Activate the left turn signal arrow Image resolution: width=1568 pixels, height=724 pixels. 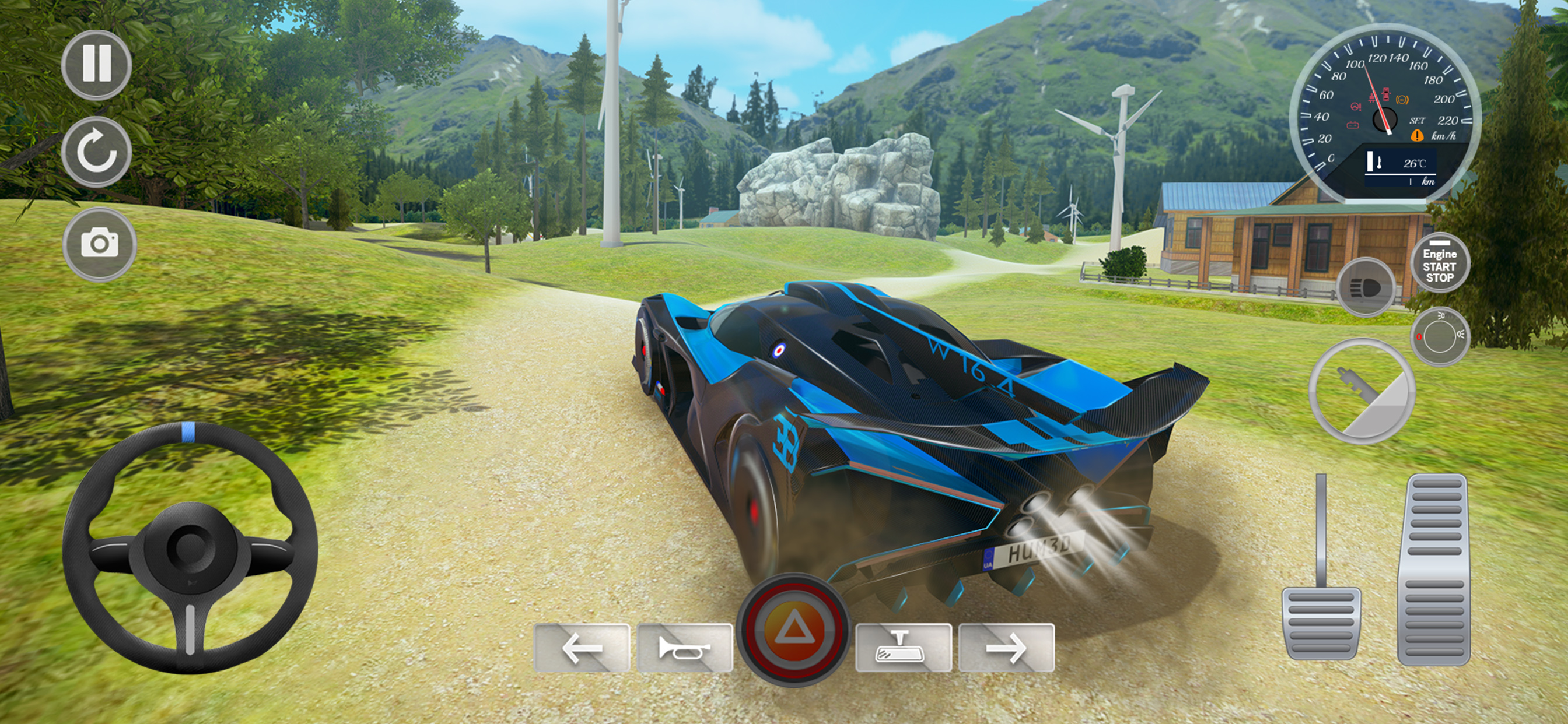click(582, 648)
